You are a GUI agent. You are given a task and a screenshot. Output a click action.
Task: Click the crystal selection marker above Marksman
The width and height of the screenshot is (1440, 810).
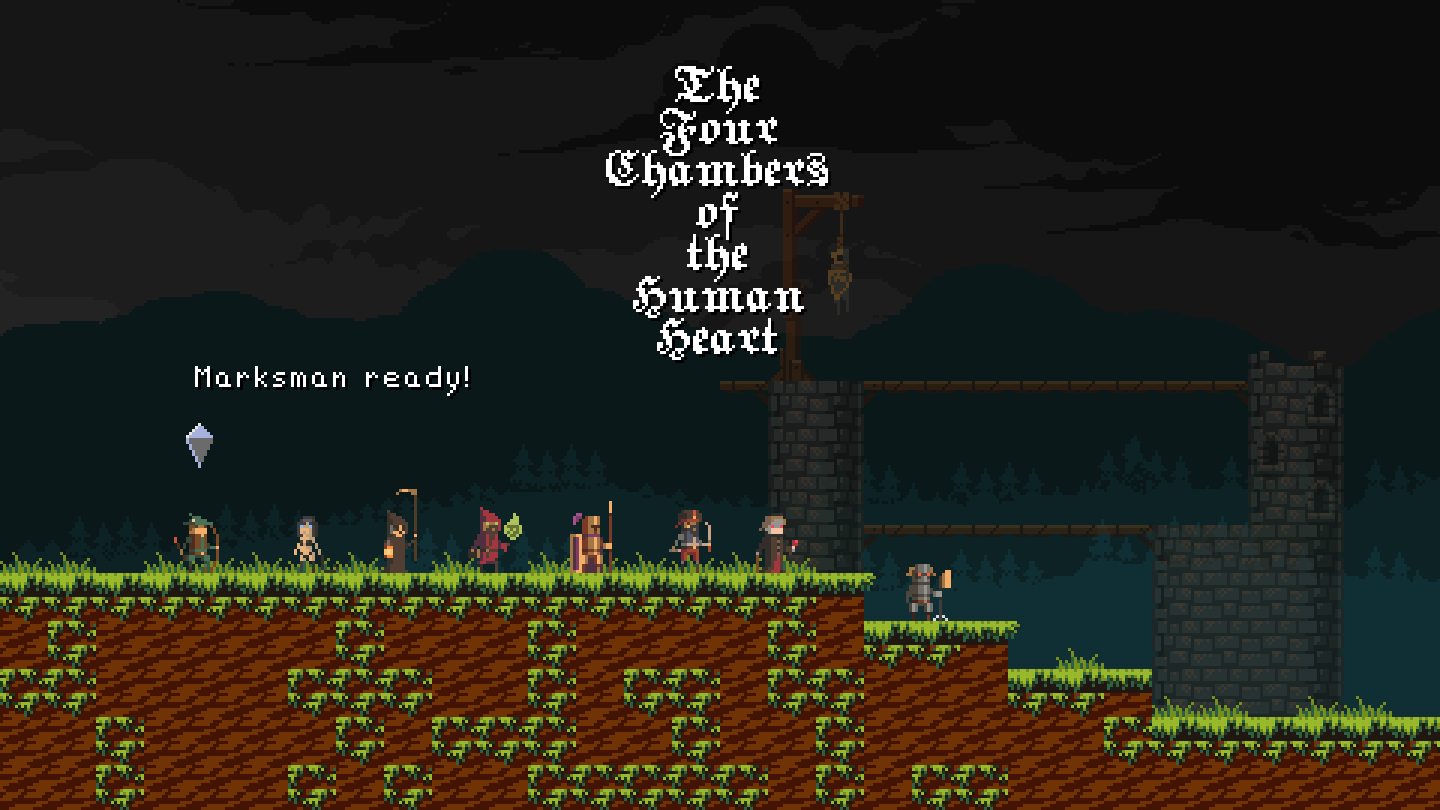(x=200, y=444)
